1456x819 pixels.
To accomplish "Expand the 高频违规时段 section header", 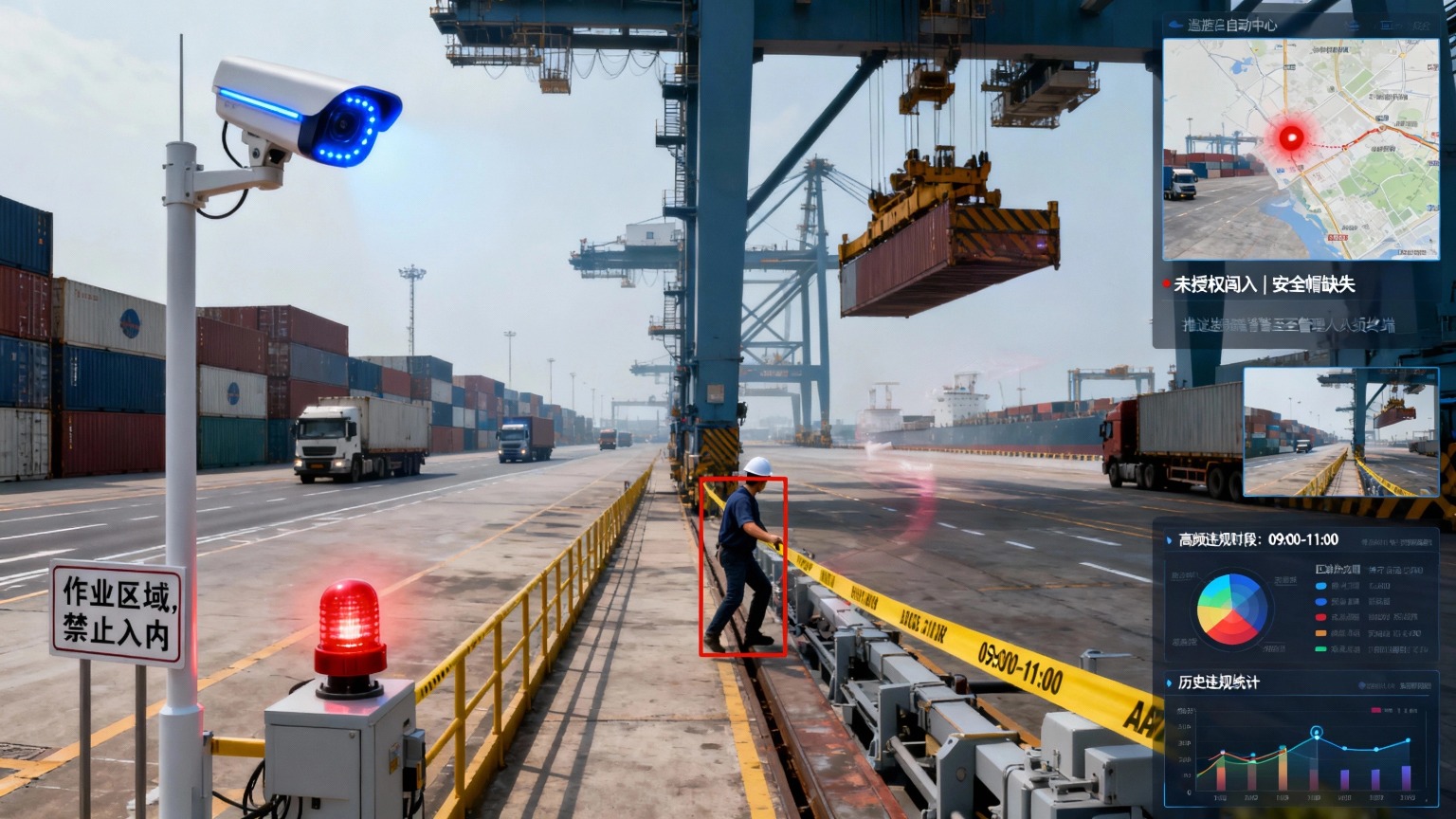I will click(1258, 540).
